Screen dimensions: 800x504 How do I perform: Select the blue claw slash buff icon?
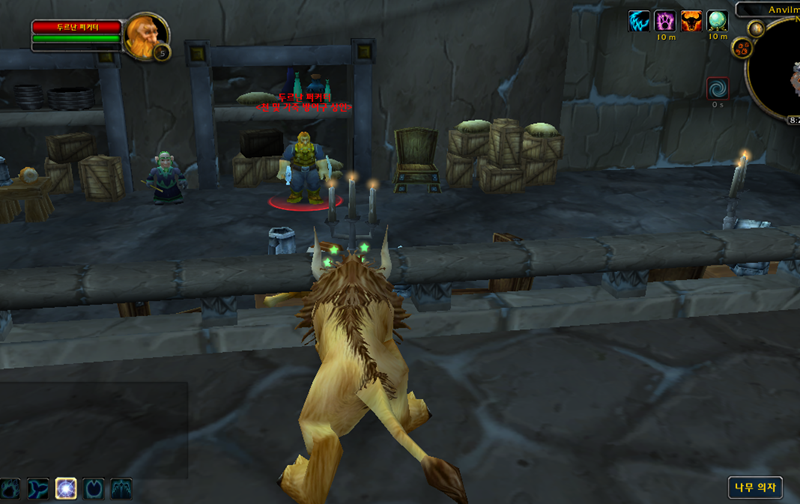(639, 20)
